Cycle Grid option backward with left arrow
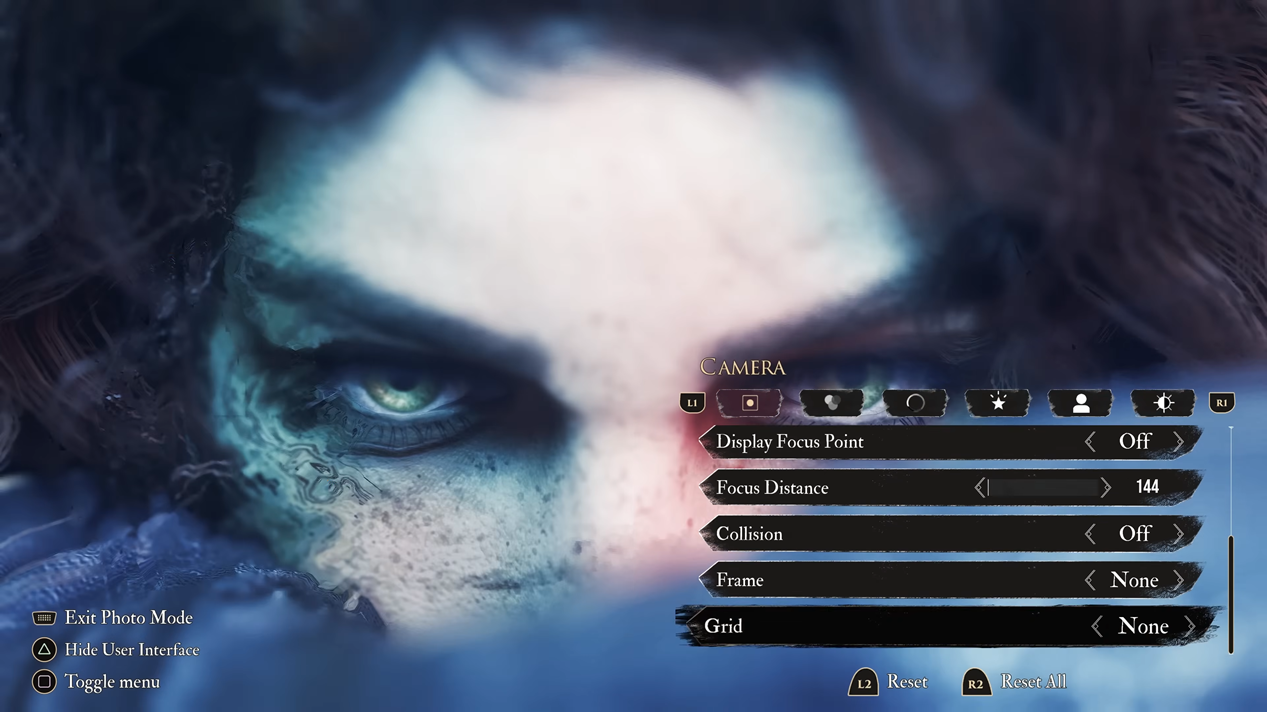This screenshot has height=712, width=1267. click(1097, 627)
